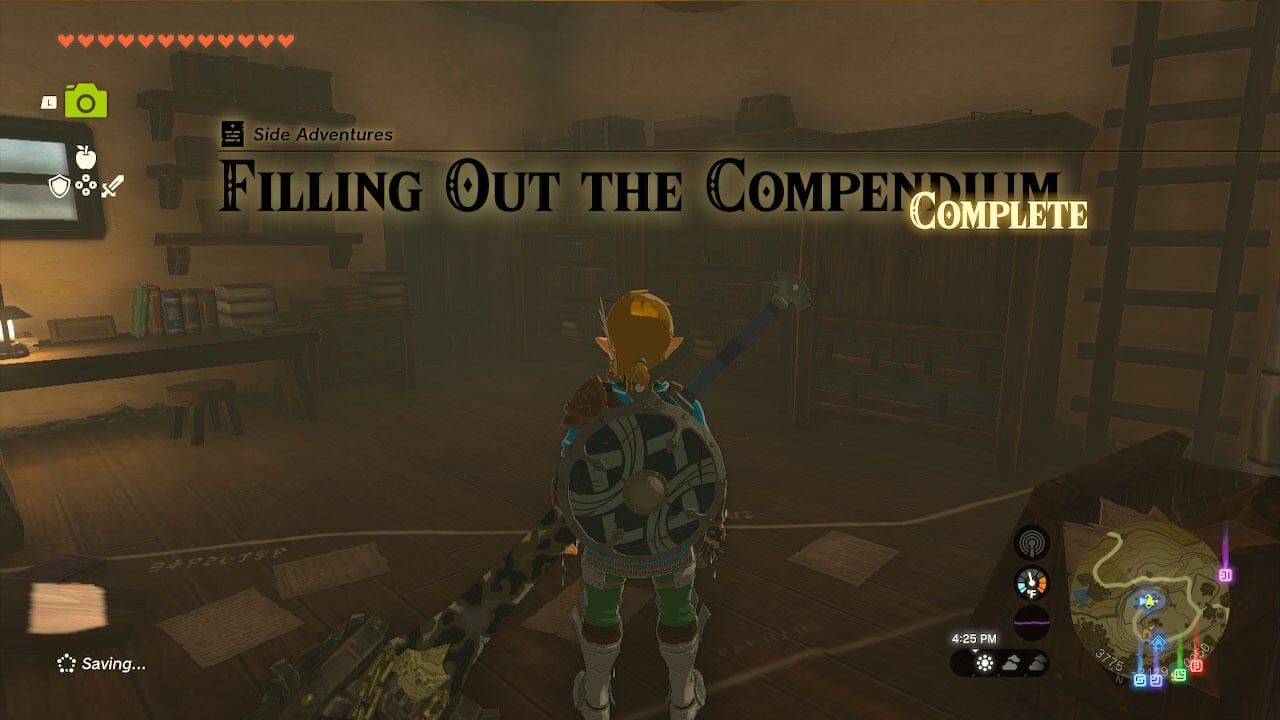The height and width of the screenshot is (720, 1280).
Task: Open the minimap to full view
Action: coord(1150,600)
